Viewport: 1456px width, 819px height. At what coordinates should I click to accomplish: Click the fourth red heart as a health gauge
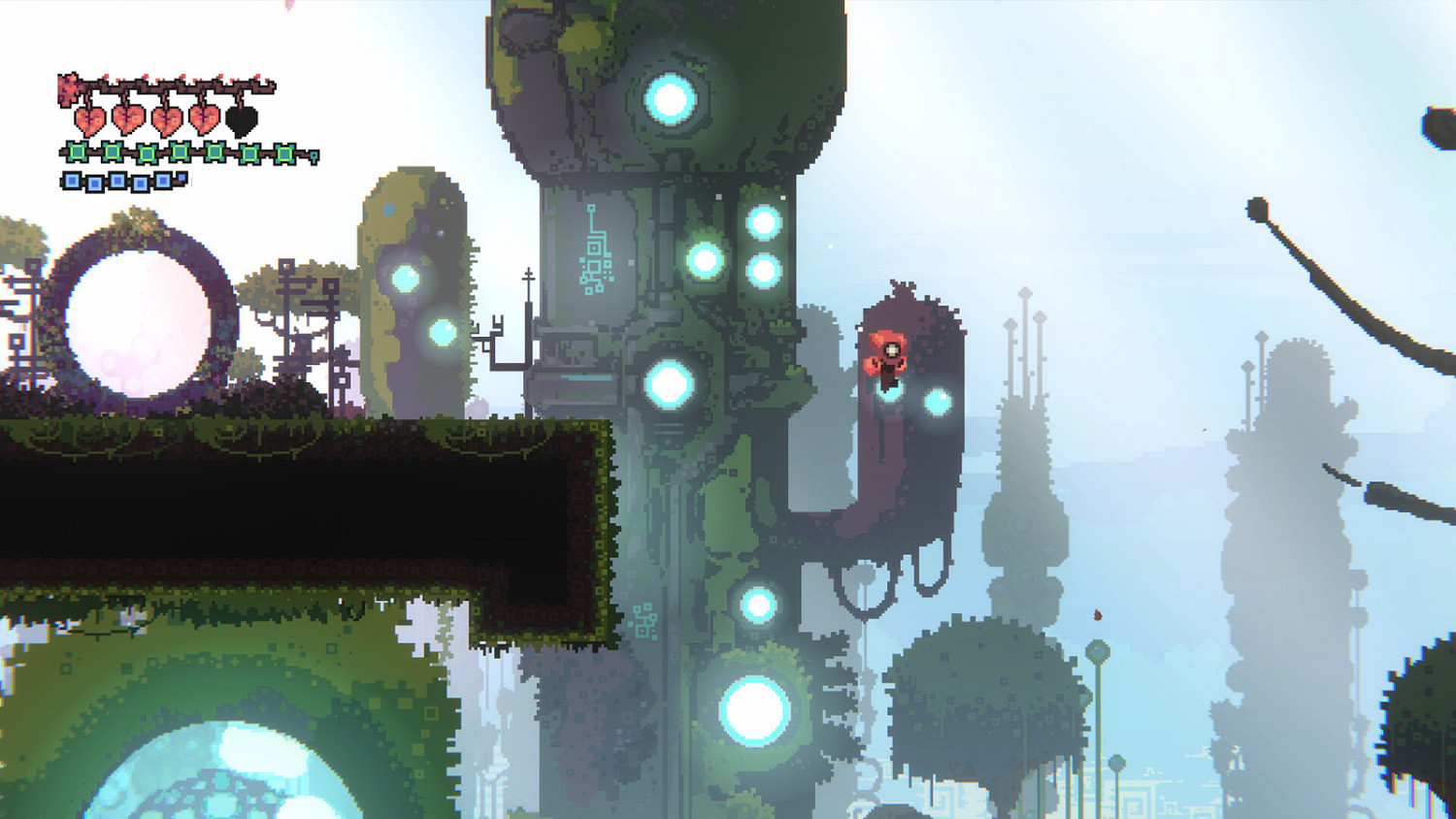[205, 120]
